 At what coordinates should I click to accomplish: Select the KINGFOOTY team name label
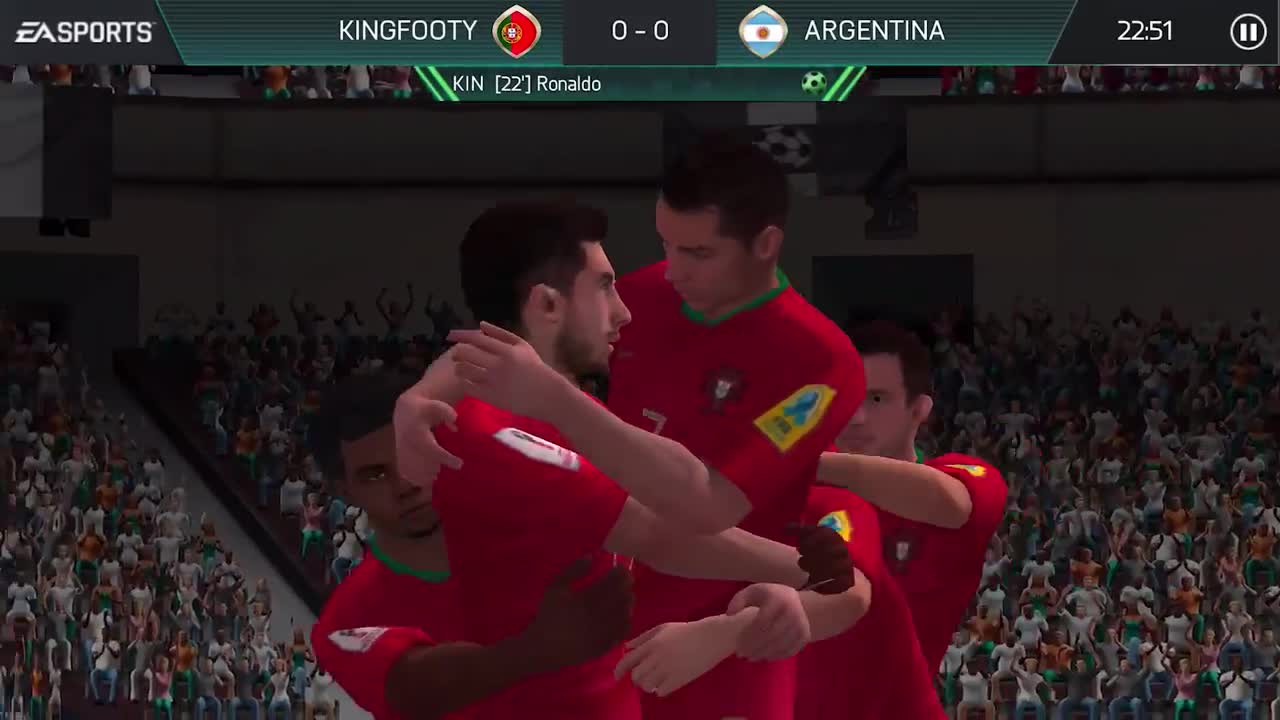(x=405, y=31)
